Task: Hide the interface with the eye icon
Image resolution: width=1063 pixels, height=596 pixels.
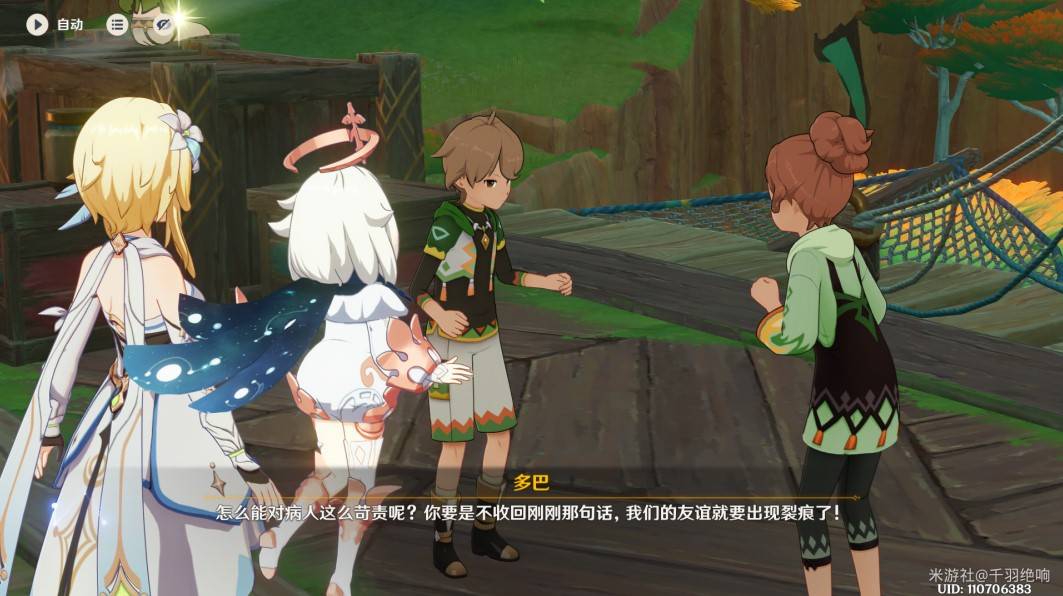Action: pos(163,24)
